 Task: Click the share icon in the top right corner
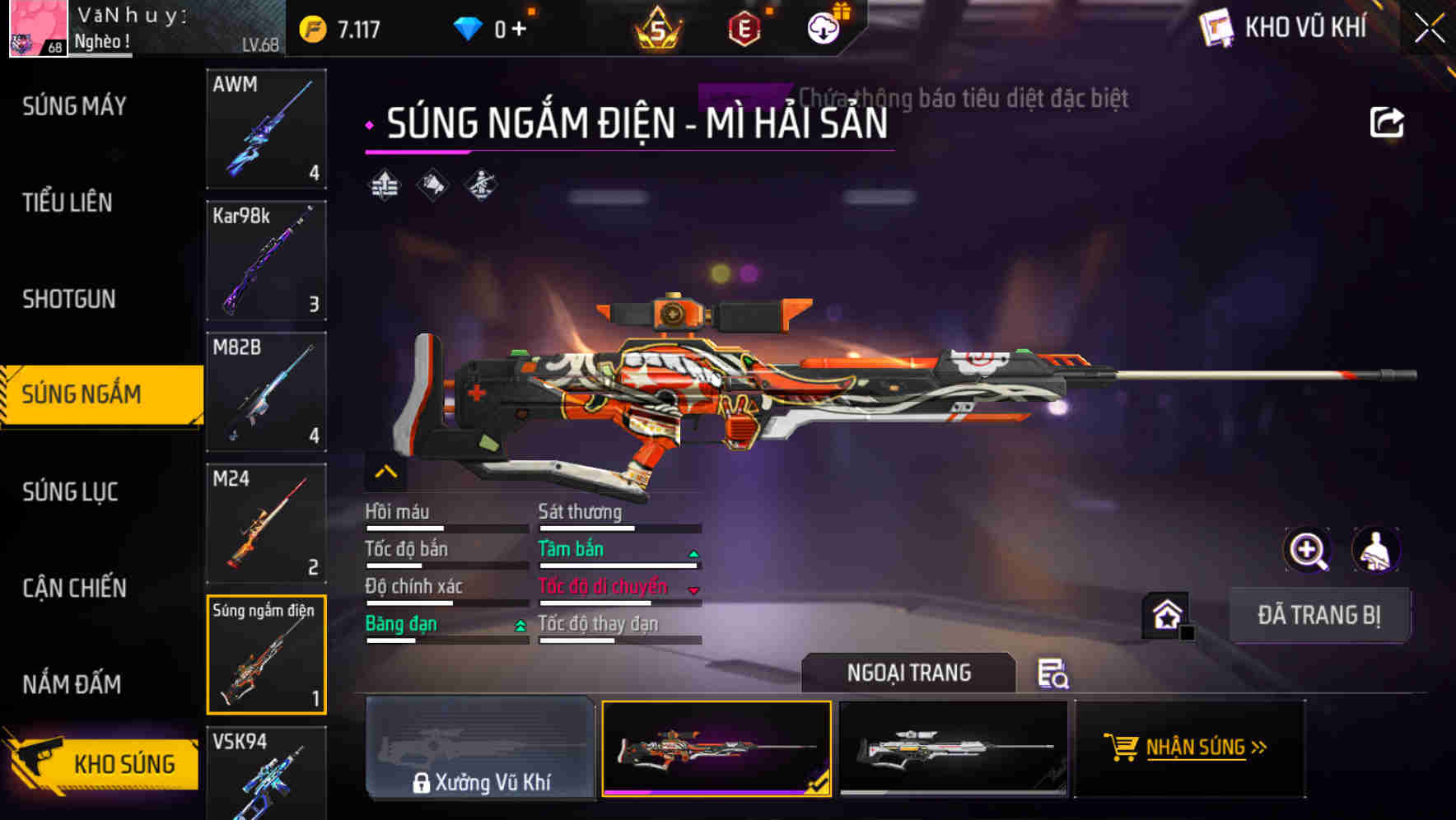1388,122
